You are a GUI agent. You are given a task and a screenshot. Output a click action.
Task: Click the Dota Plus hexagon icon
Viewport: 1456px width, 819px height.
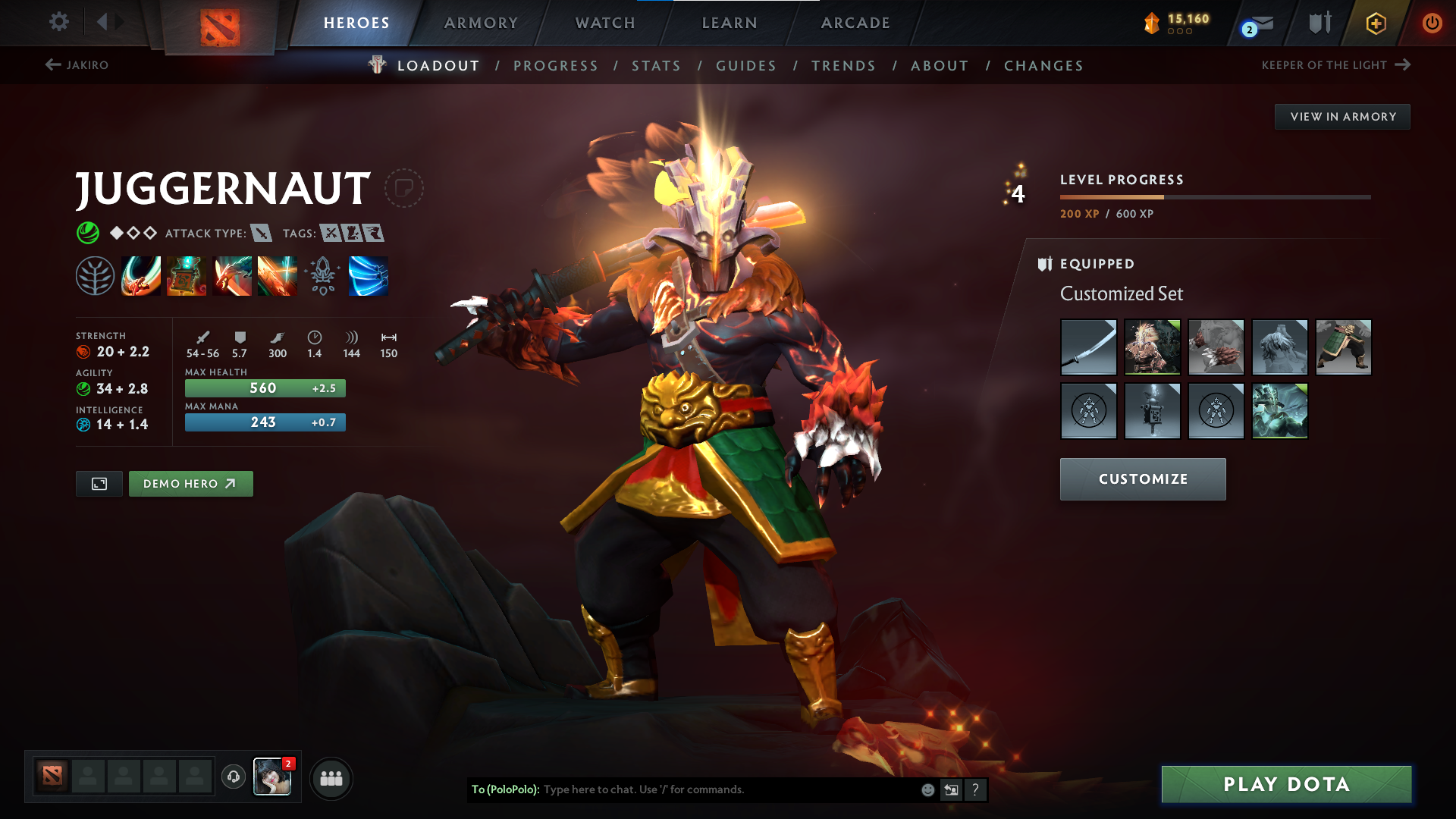coord(1375,23)
